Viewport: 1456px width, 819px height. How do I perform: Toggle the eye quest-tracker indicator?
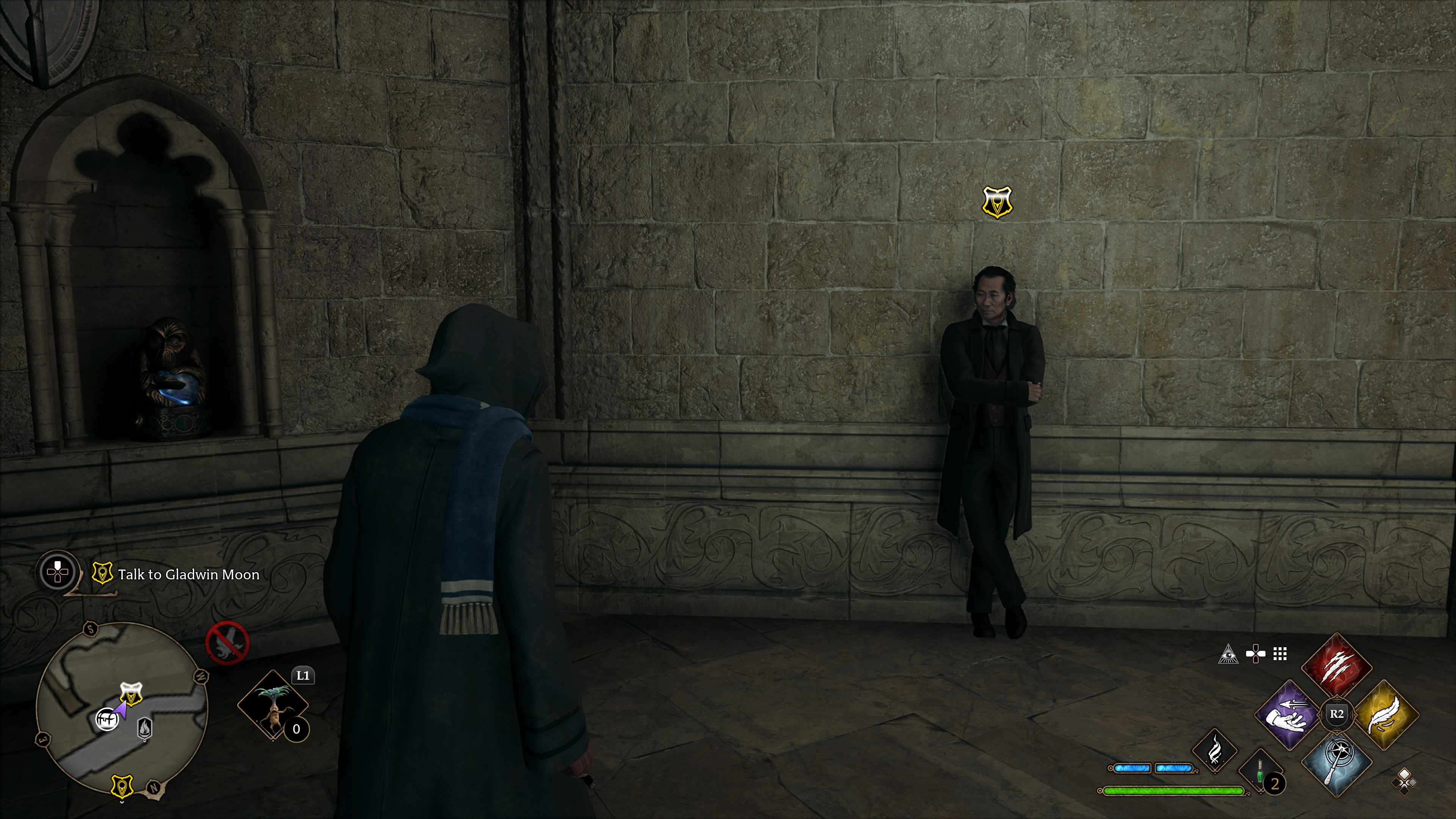(x=1229, y=653)
